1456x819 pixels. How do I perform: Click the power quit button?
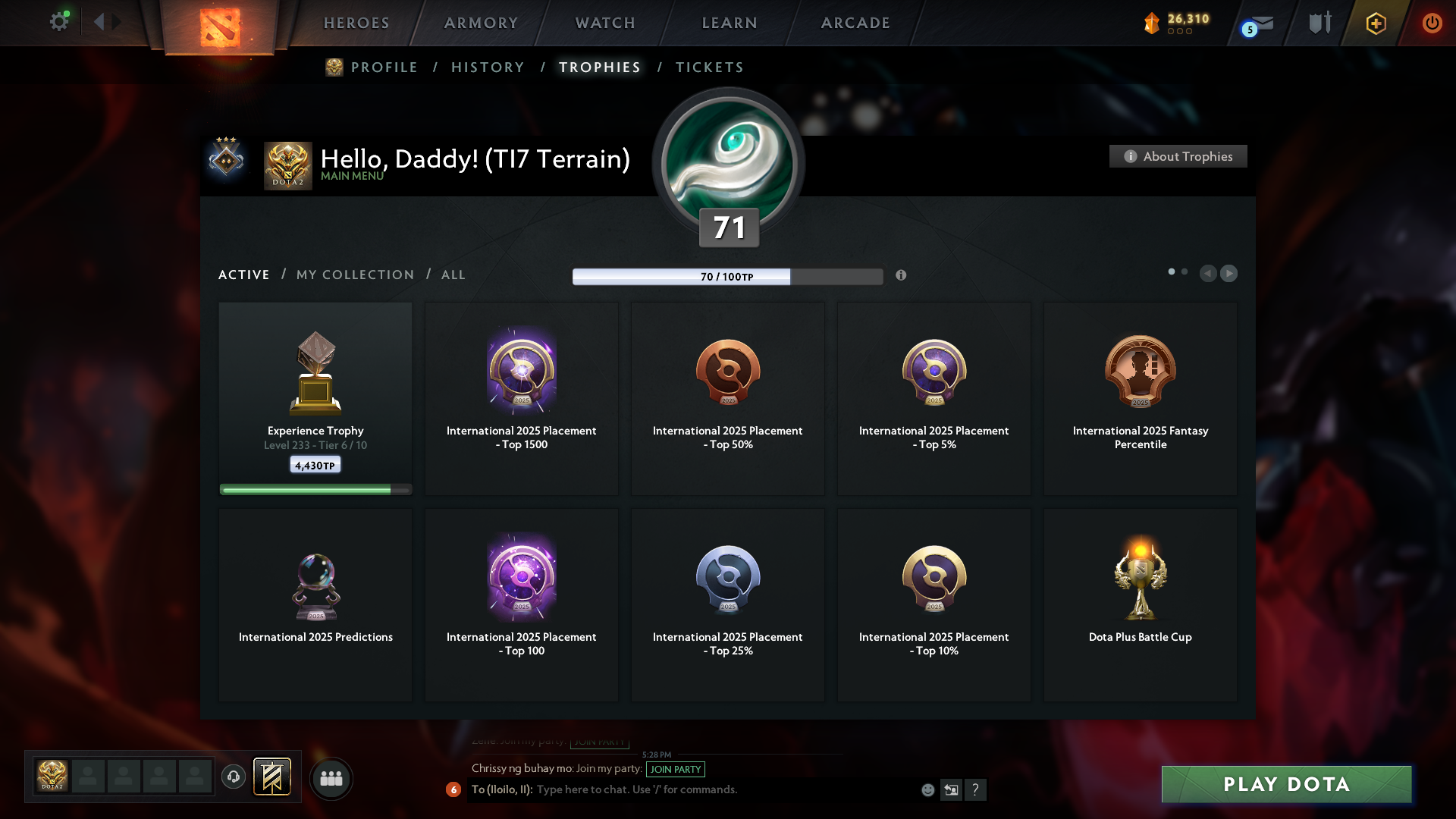tap(1432, 23)
